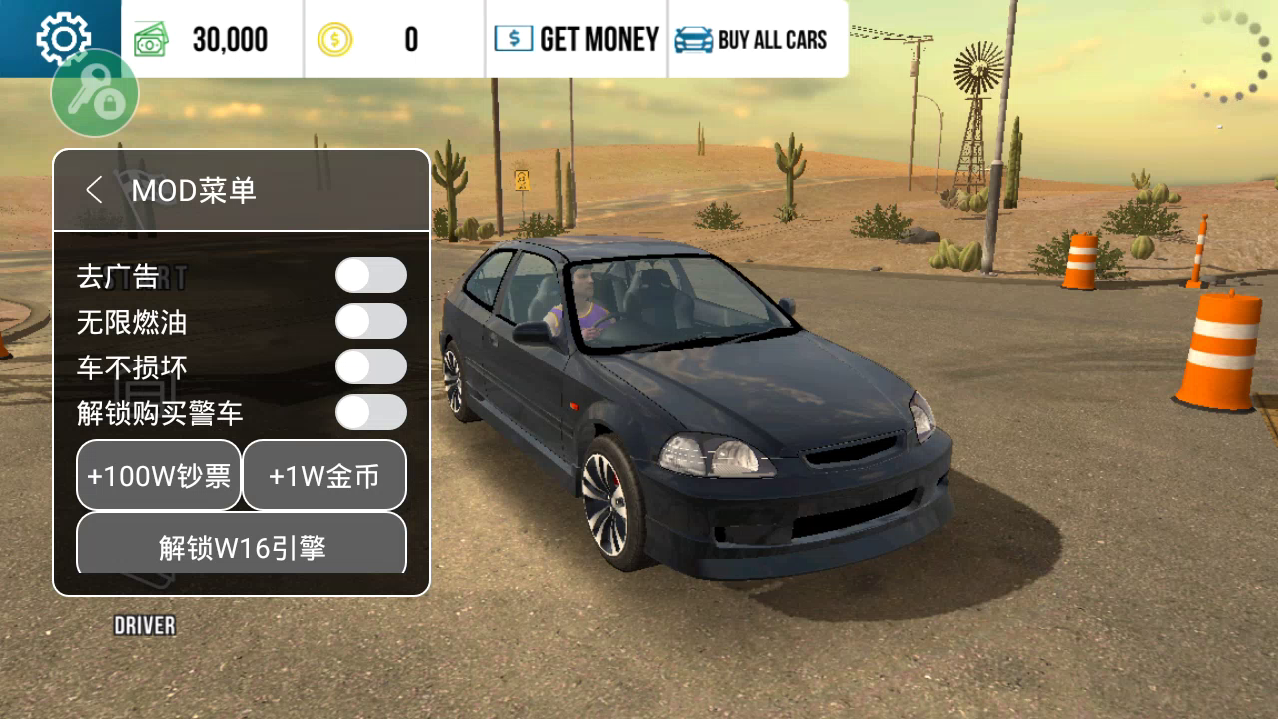1278x719 pixels.
Task: Enable the 无限燃油 toggle
Action: [x=370, y=322]
